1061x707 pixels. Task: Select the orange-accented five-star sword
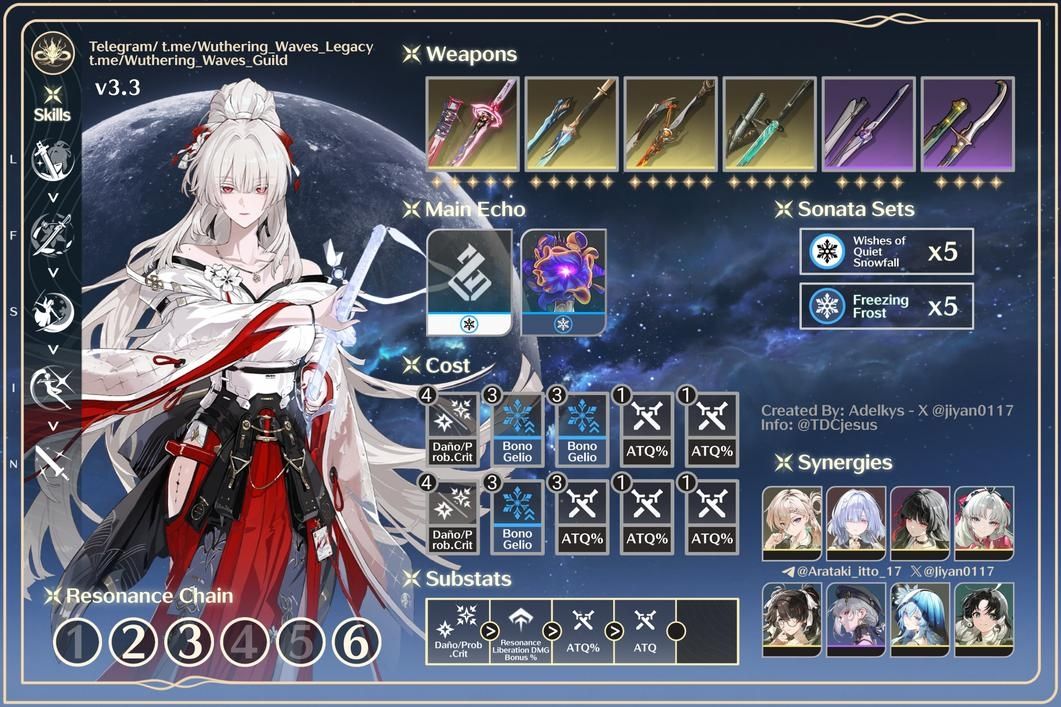[670, 122]
